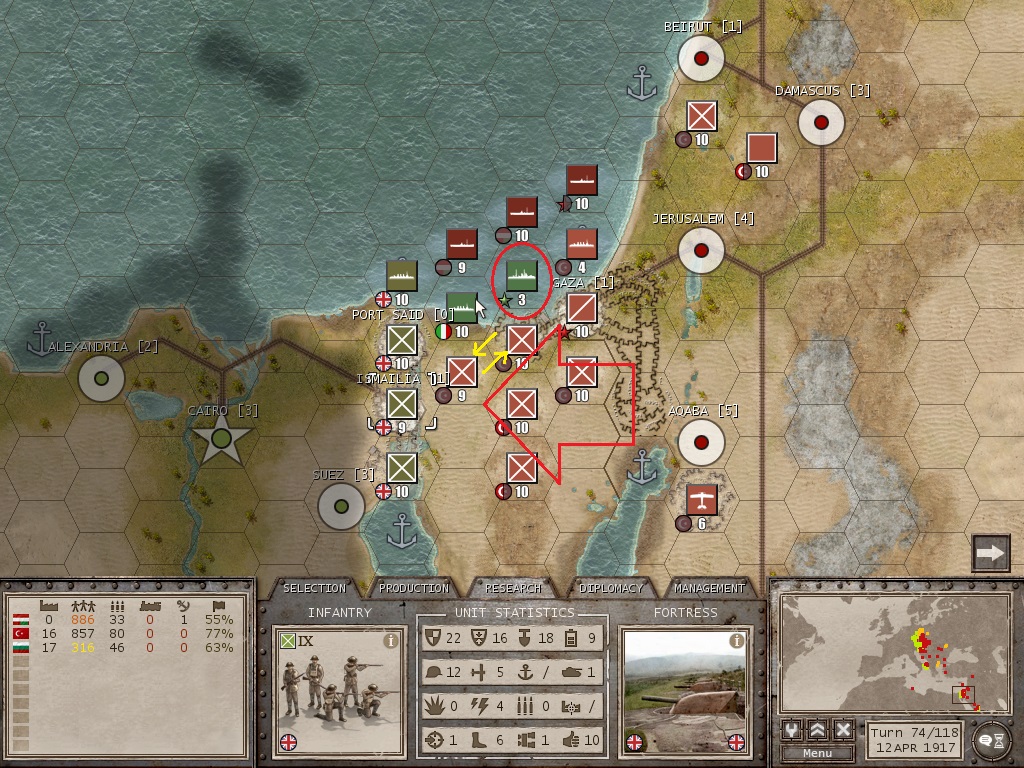Select the red aircraft unit near Aqaba
The width and height of the screenshot is (1024, 768).
[702, 500]
